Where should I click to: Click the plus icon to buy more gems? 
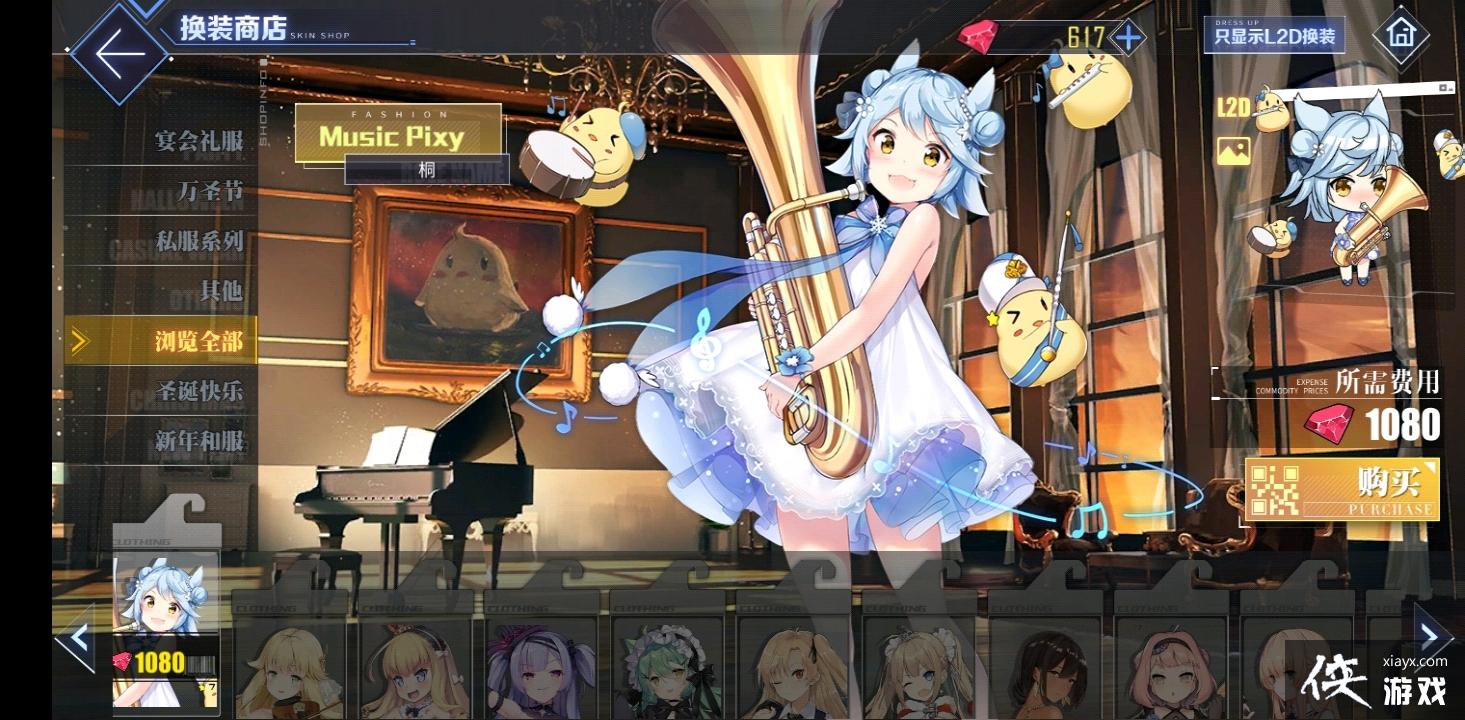(1128, 38)
